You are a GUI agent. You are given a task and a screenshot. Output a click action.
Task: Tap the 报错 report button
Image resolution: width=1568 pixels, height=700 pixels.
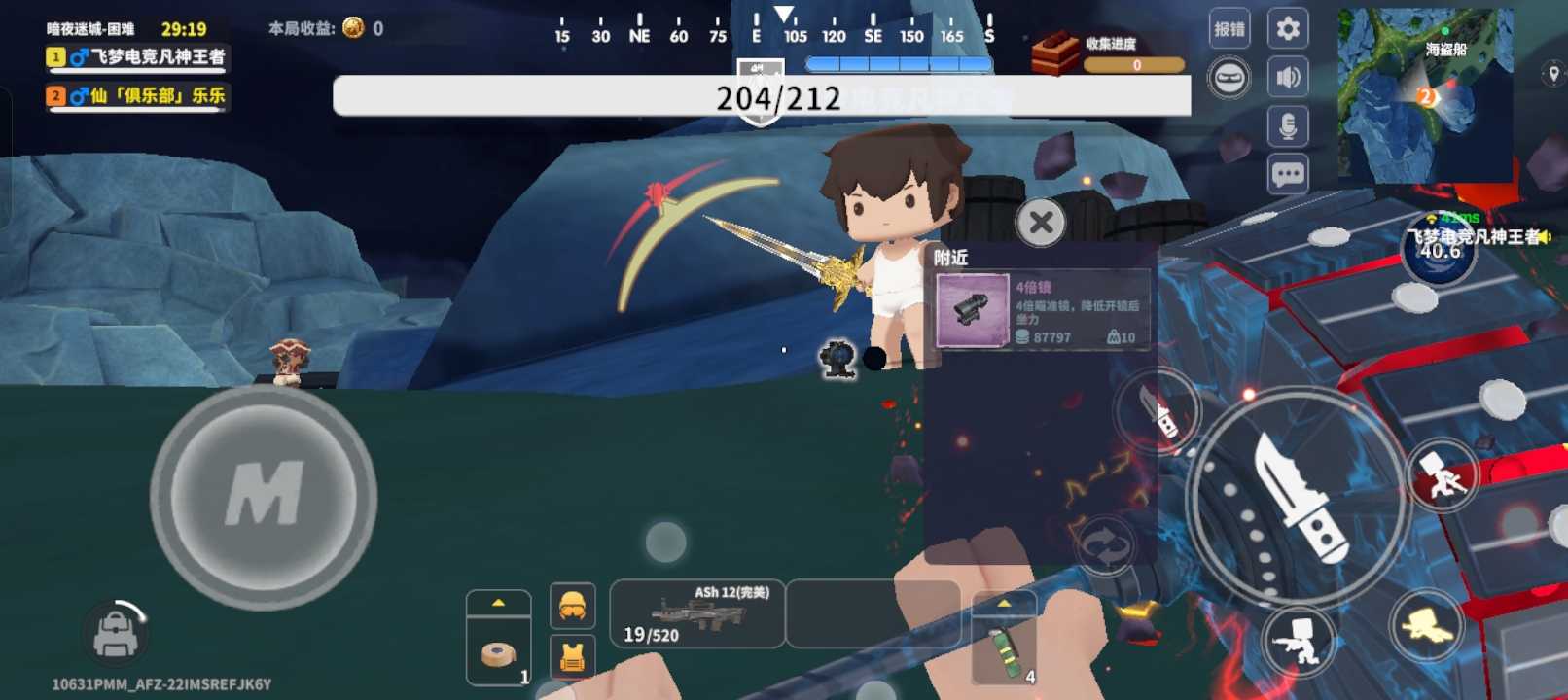[x=1229, y=29]
